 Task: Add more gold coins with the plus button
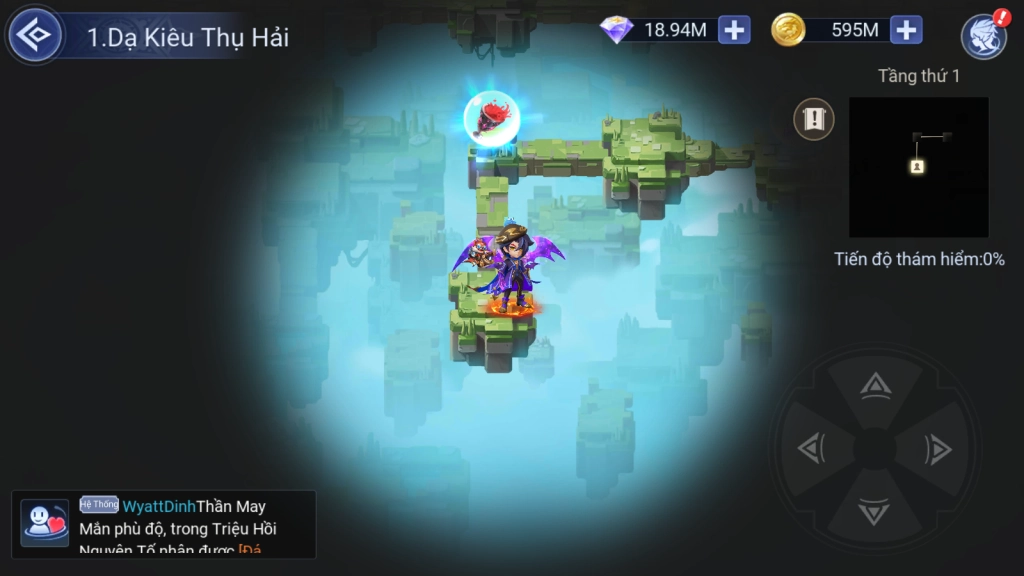(907, 30)
